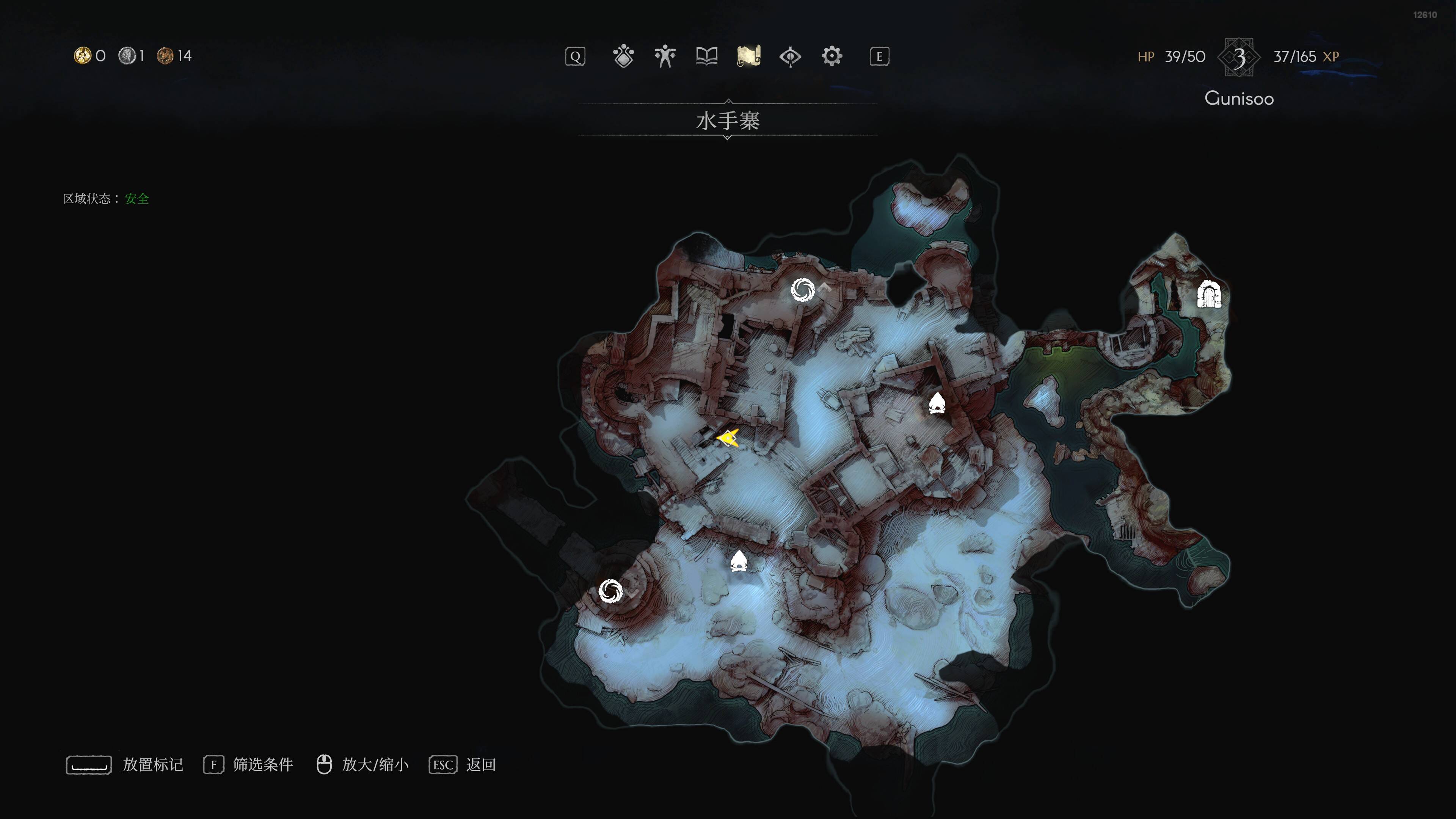Screen dimensions: 1456x819
Task: Select the highlighted map scroll tab
Action: click(x=749, y=56)
